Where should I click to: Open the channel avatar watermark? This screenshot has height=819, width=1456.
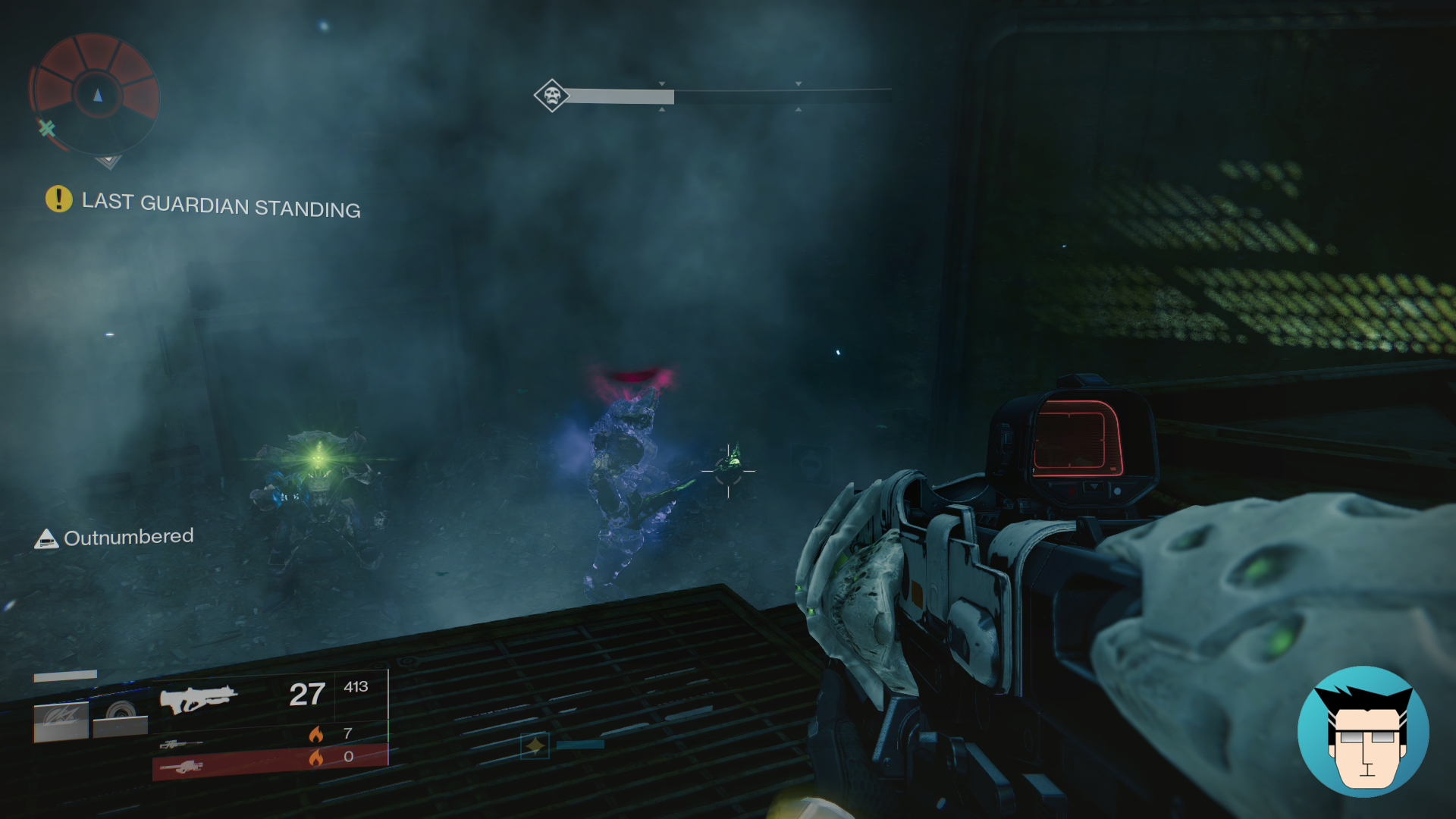(x=1363, y=732)
